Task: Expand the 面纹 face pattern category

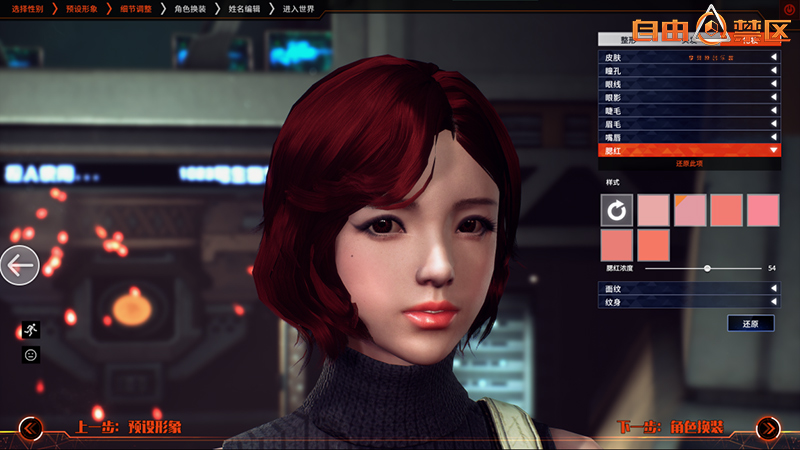Action: [689, 288]
